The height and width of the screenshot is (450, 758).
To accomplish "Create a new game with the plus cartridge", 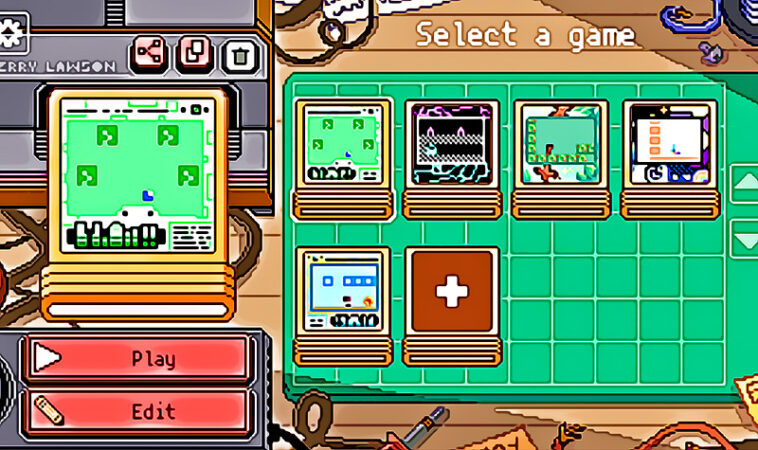I will (451, 294).
